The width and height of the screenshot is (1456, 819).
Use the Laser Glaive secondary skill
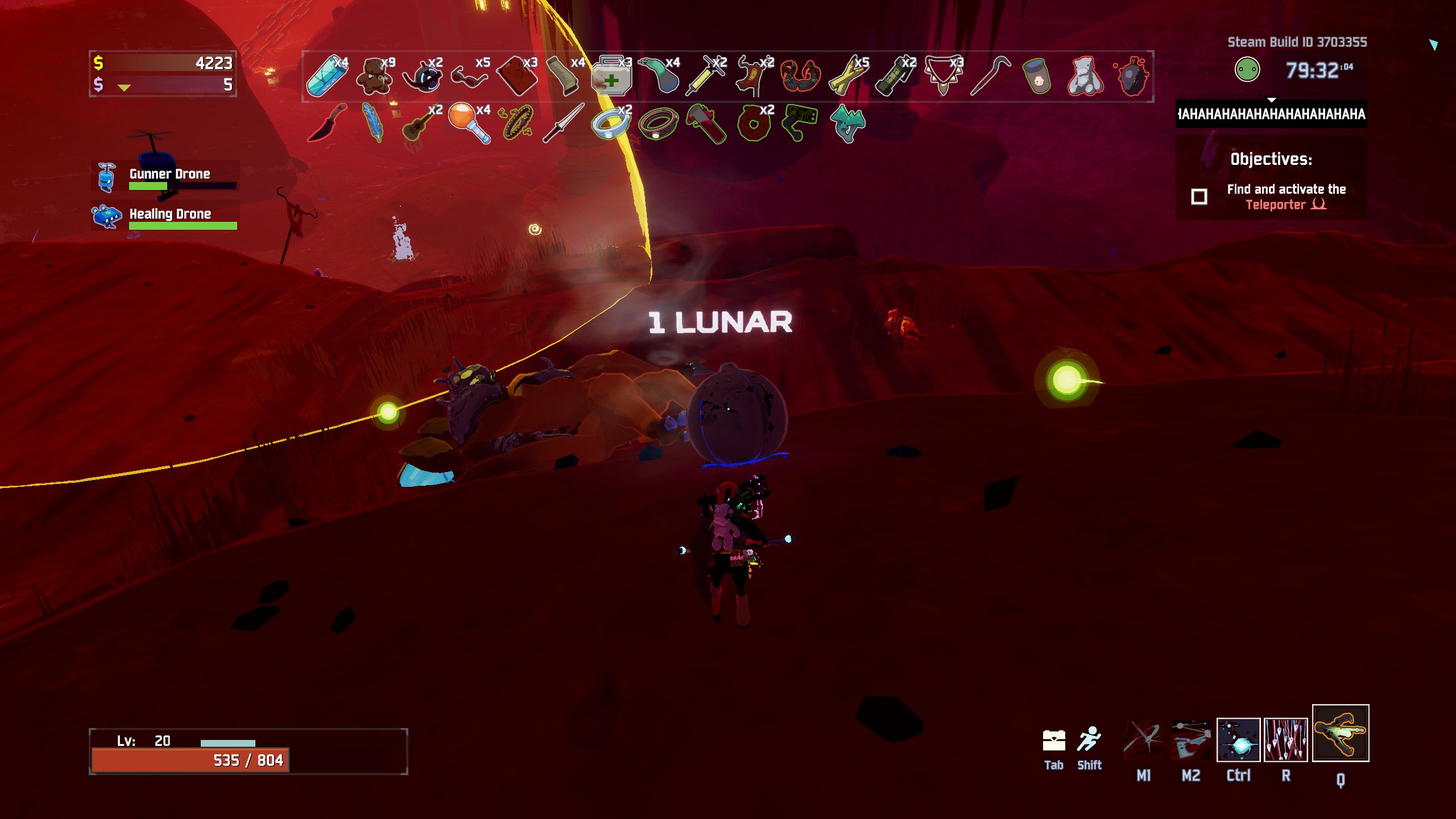[1191, 740]
